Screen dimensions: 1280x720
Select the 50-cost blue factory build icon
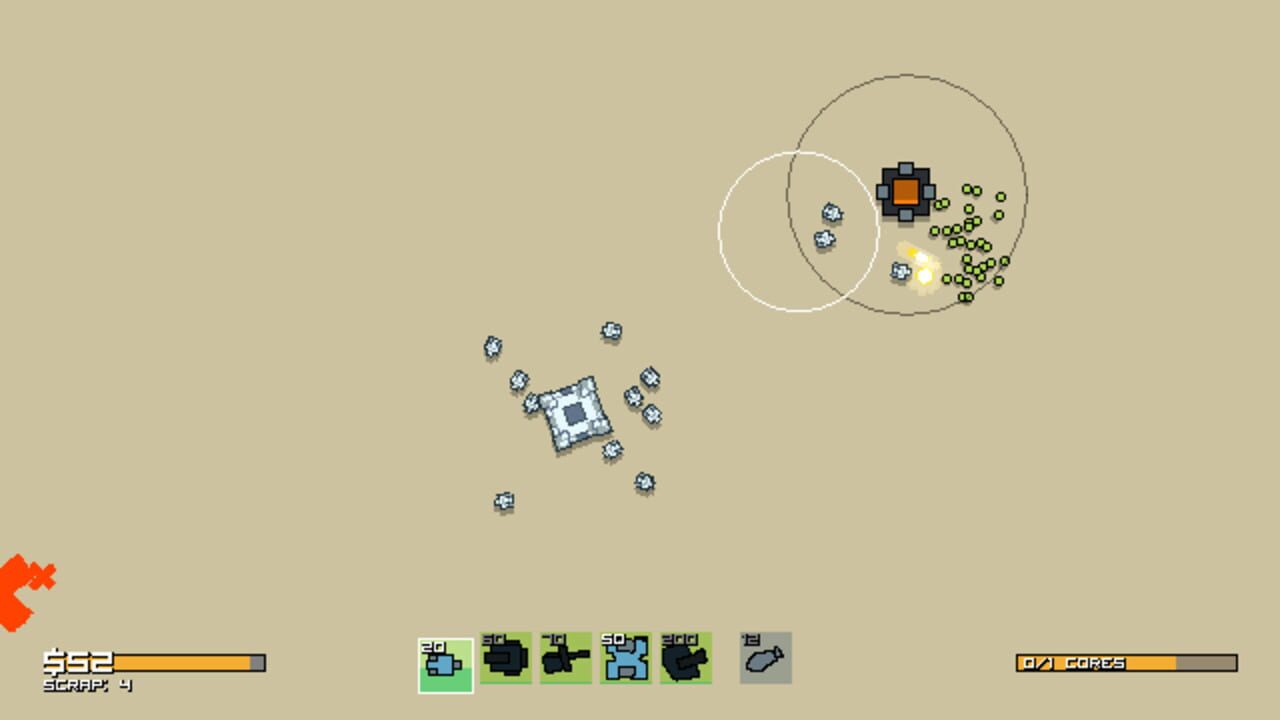pyautogui.click(x=624, y=658)
